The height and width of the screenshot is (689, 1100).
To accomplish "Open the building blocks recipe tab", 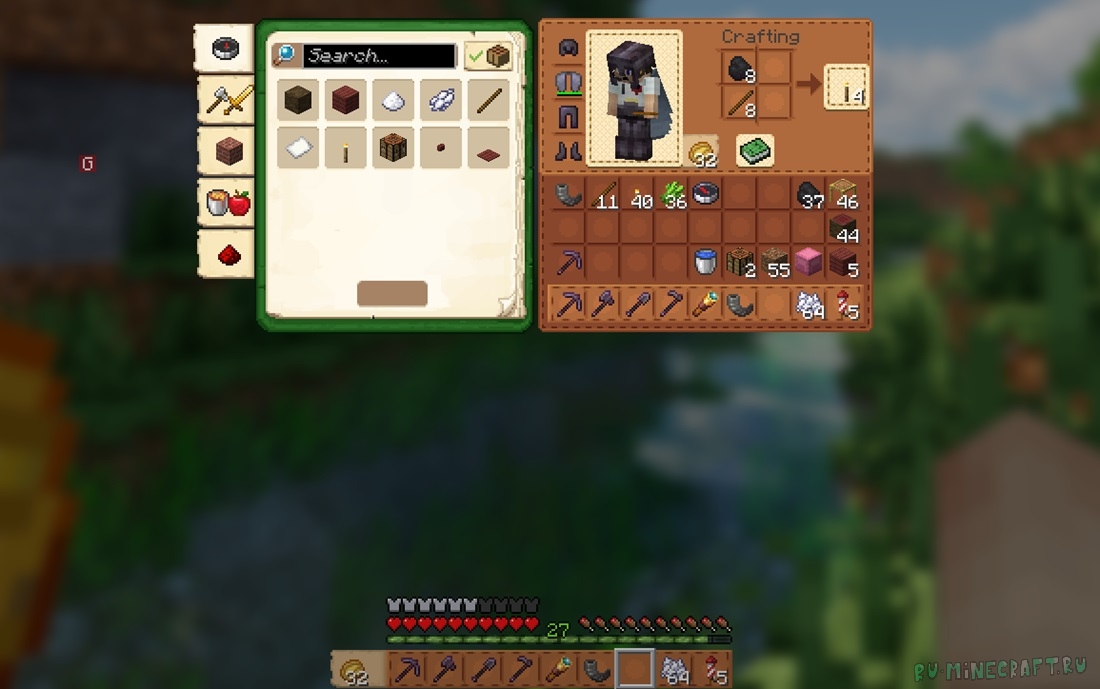I will pos(225,151).
